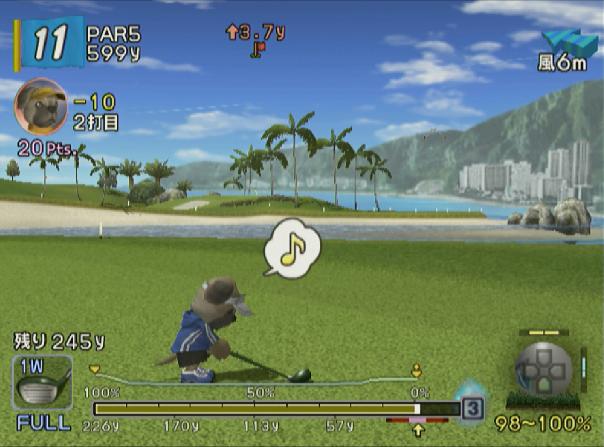The height and width of the screenshot is (447, 604).
Task: Click the blue number 3 counter icon
Action: pyautogui.click(x=472, y=408)
